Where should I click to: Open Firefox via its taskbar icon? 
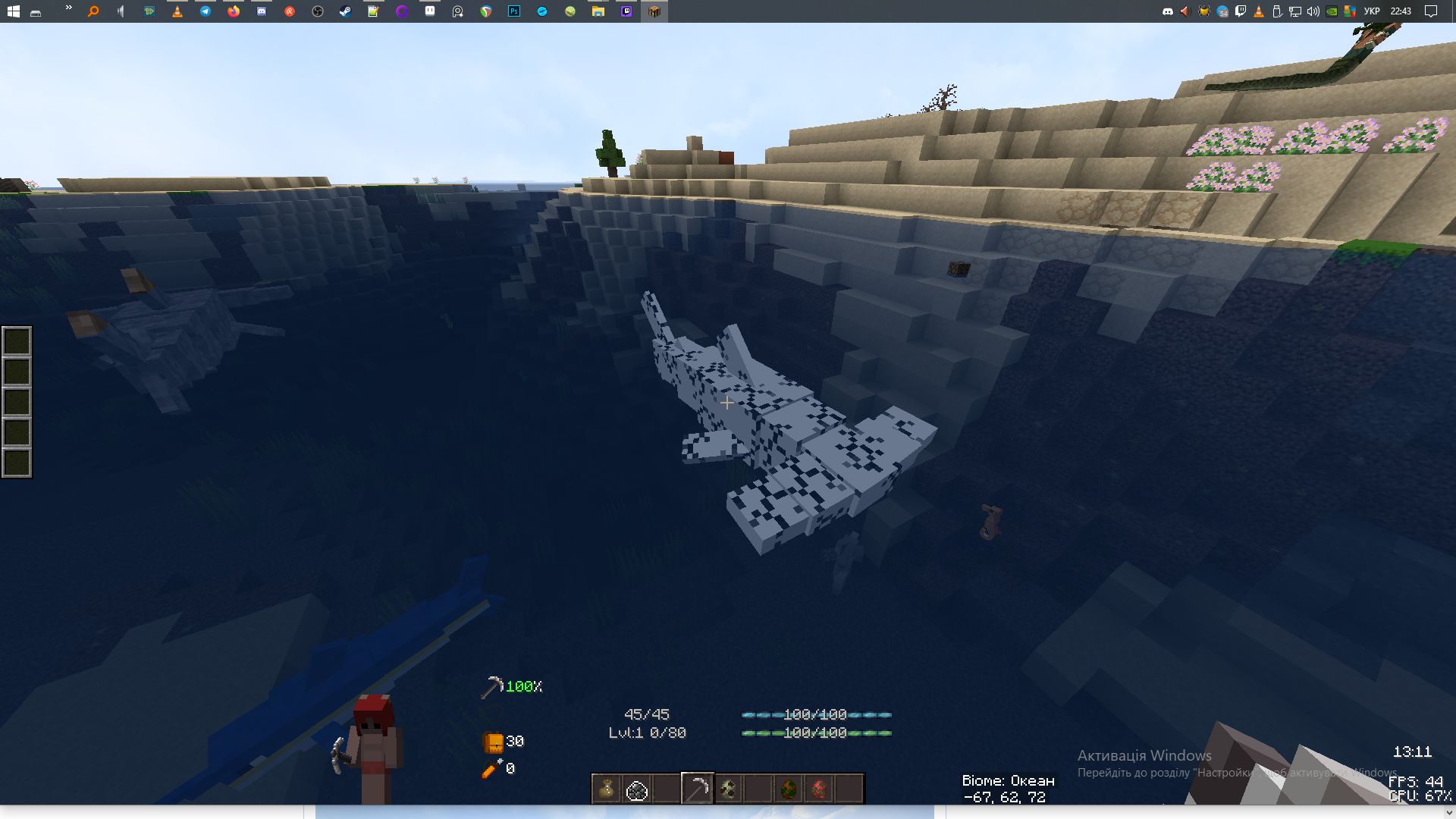pyautogui.click(x=233, y=11)
